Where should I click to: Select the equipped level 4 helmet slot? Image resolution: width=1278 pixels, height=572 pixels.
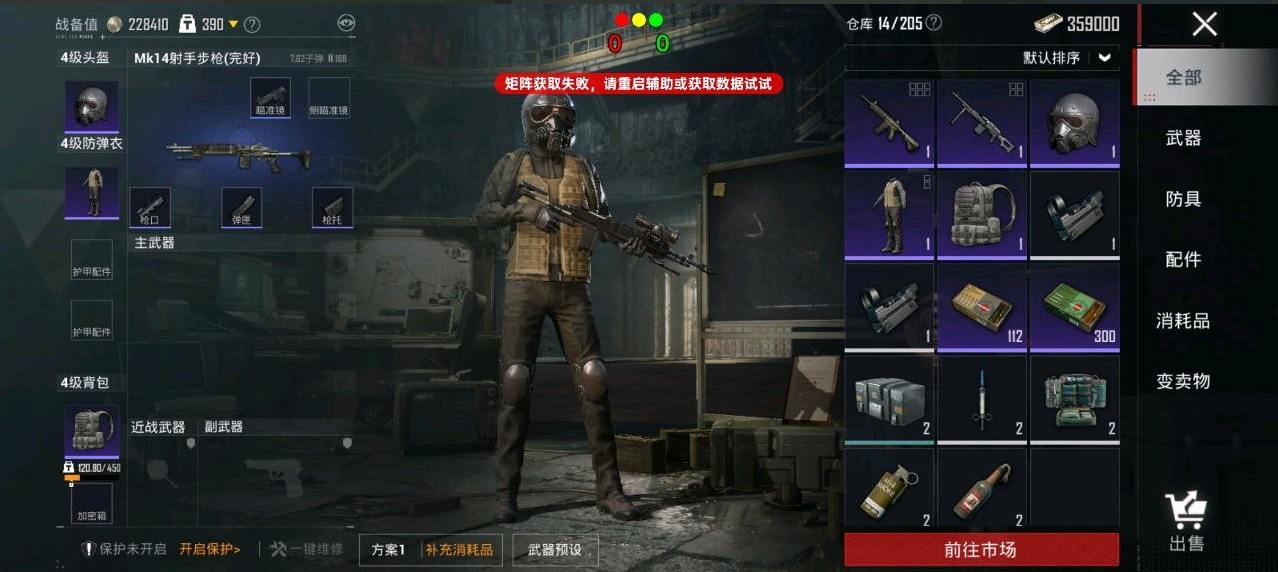pyautogui.click(x=92, y=106)
